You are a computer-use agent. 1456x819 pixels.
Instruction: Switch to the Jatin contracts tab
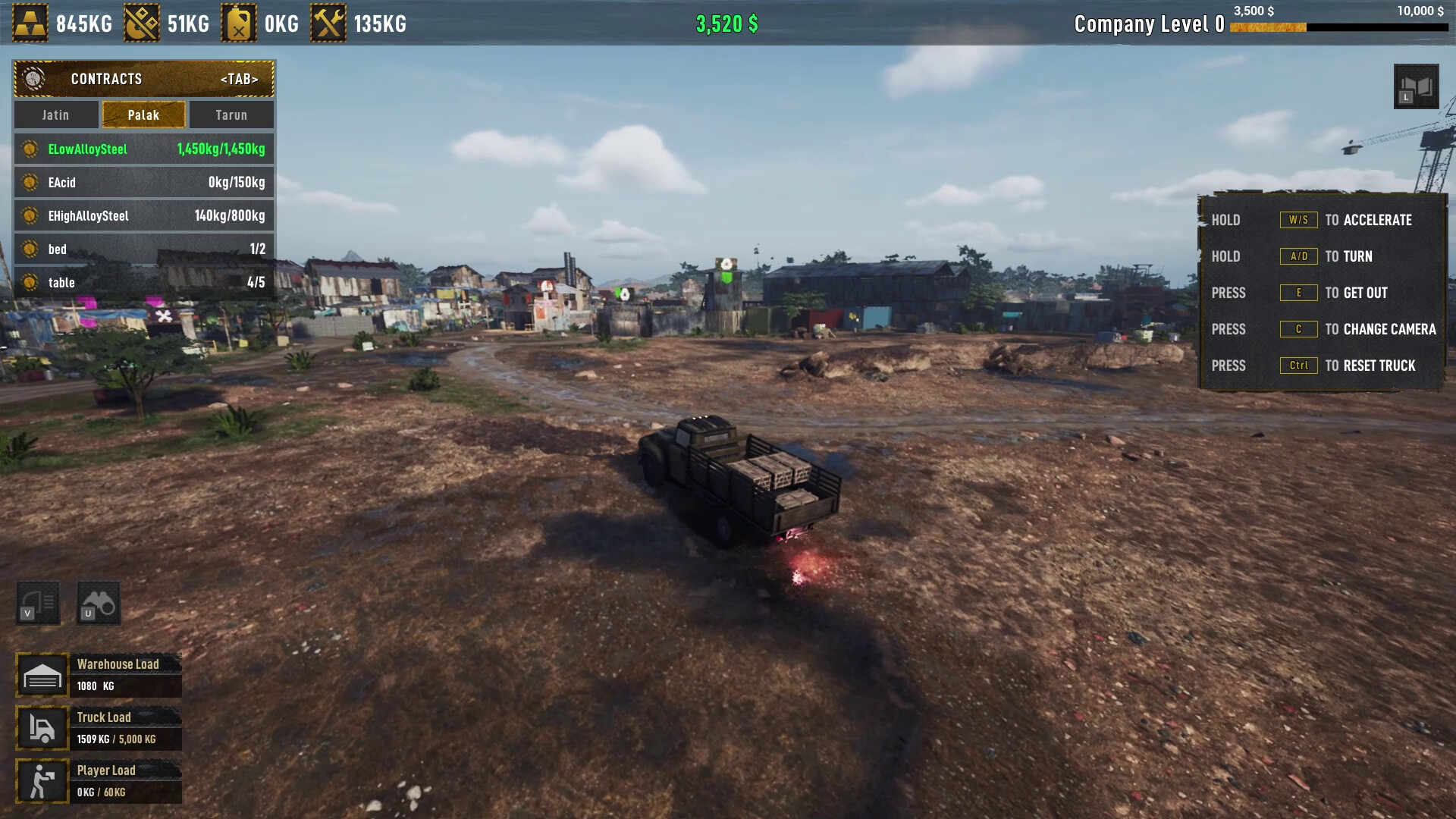click(x=55, y=115)
